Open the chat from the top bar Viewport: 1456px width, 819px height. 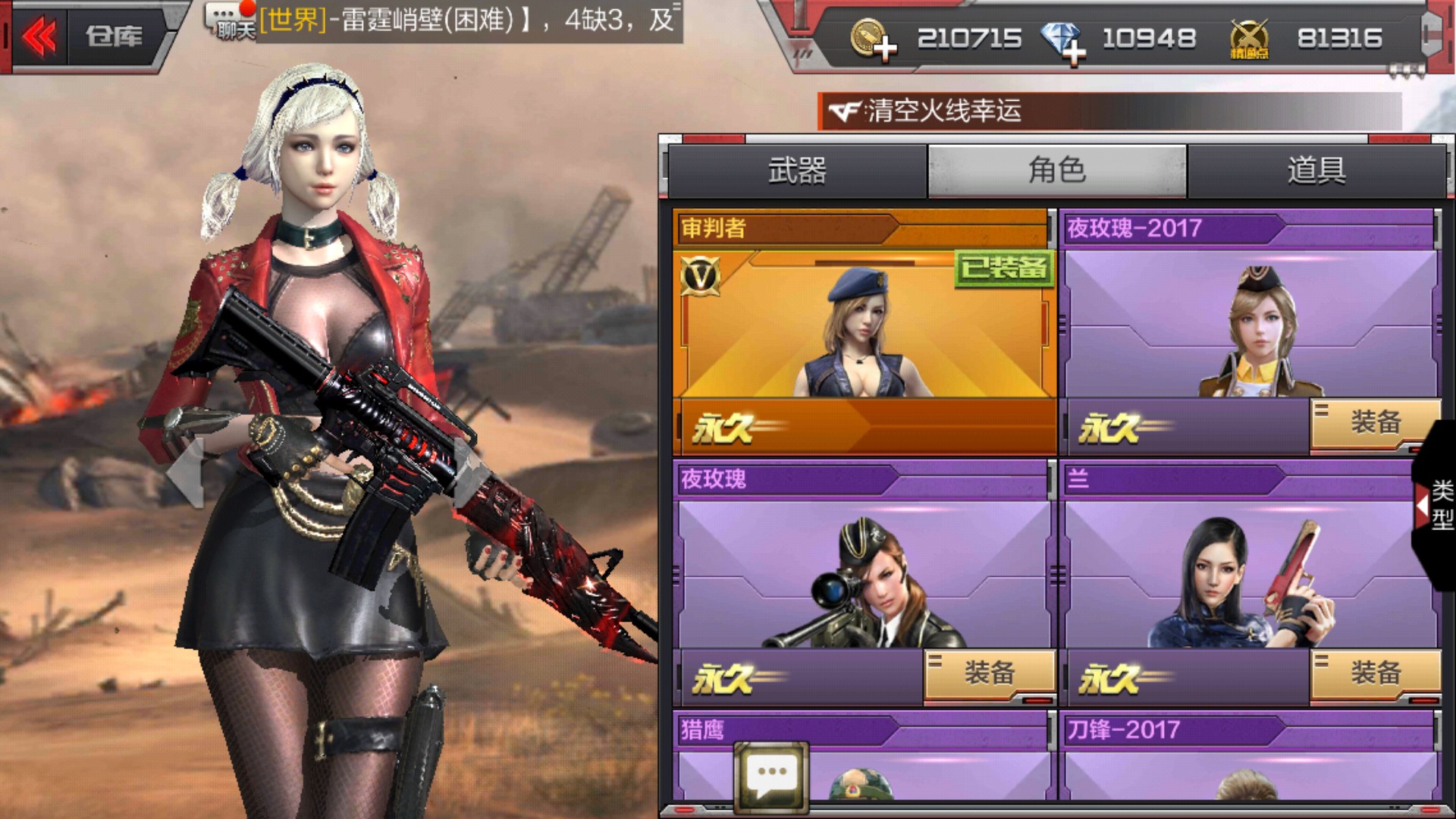231,21
